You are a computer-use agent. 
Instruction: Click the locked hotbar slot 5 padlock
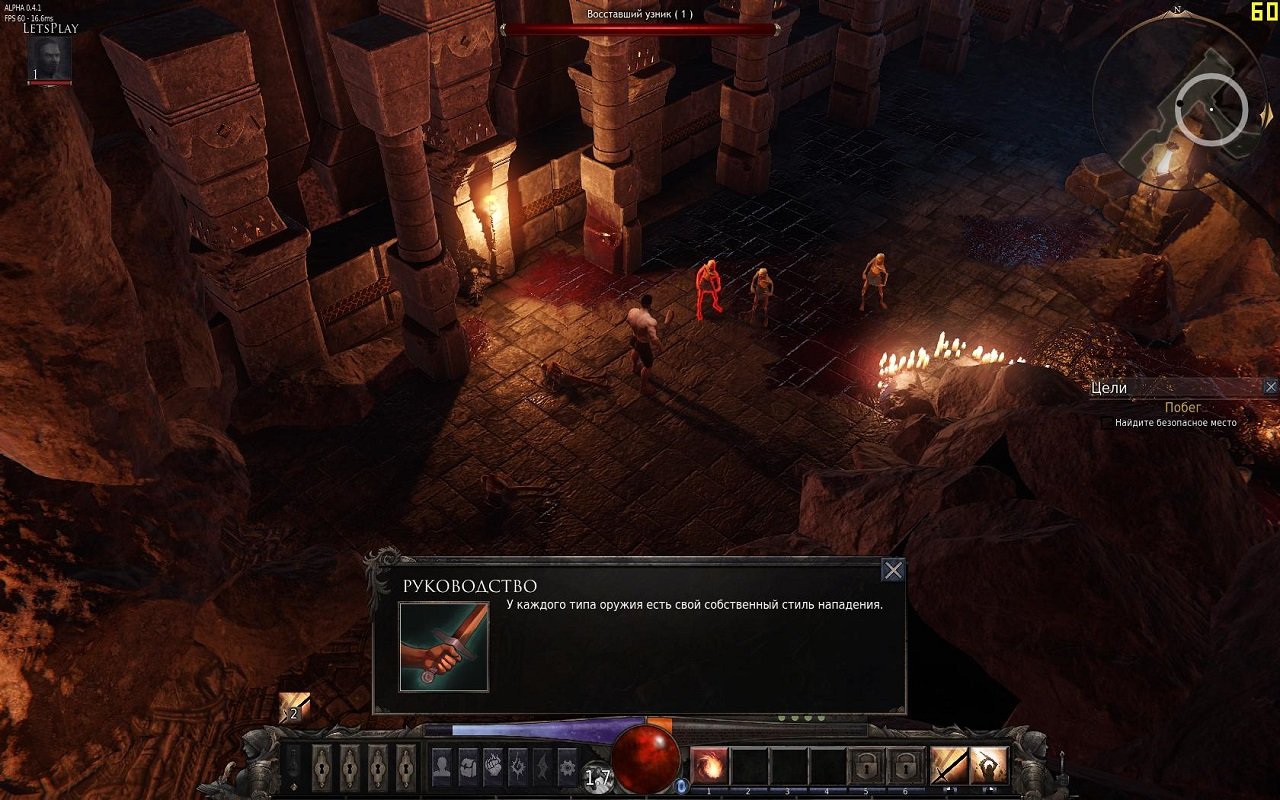pos(866,764)
